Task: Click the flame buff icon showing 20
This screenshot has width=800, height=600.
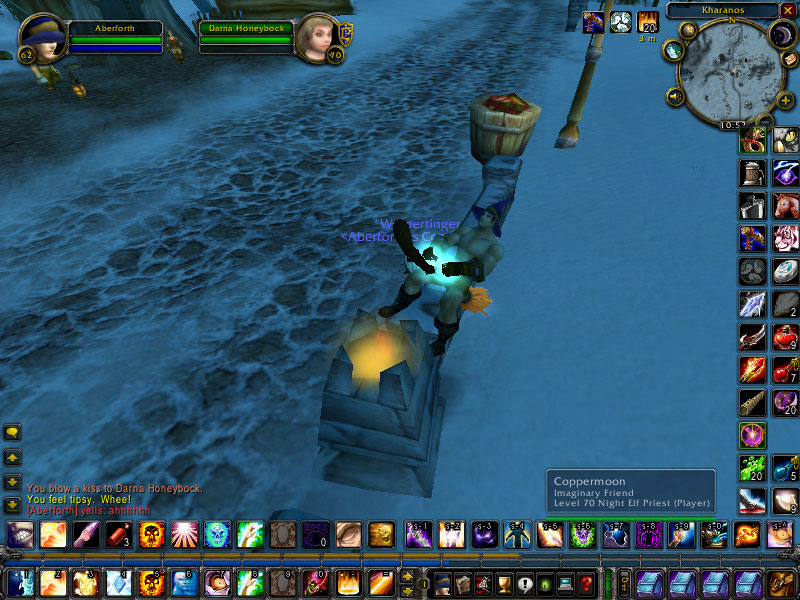Action: point(647,22)
